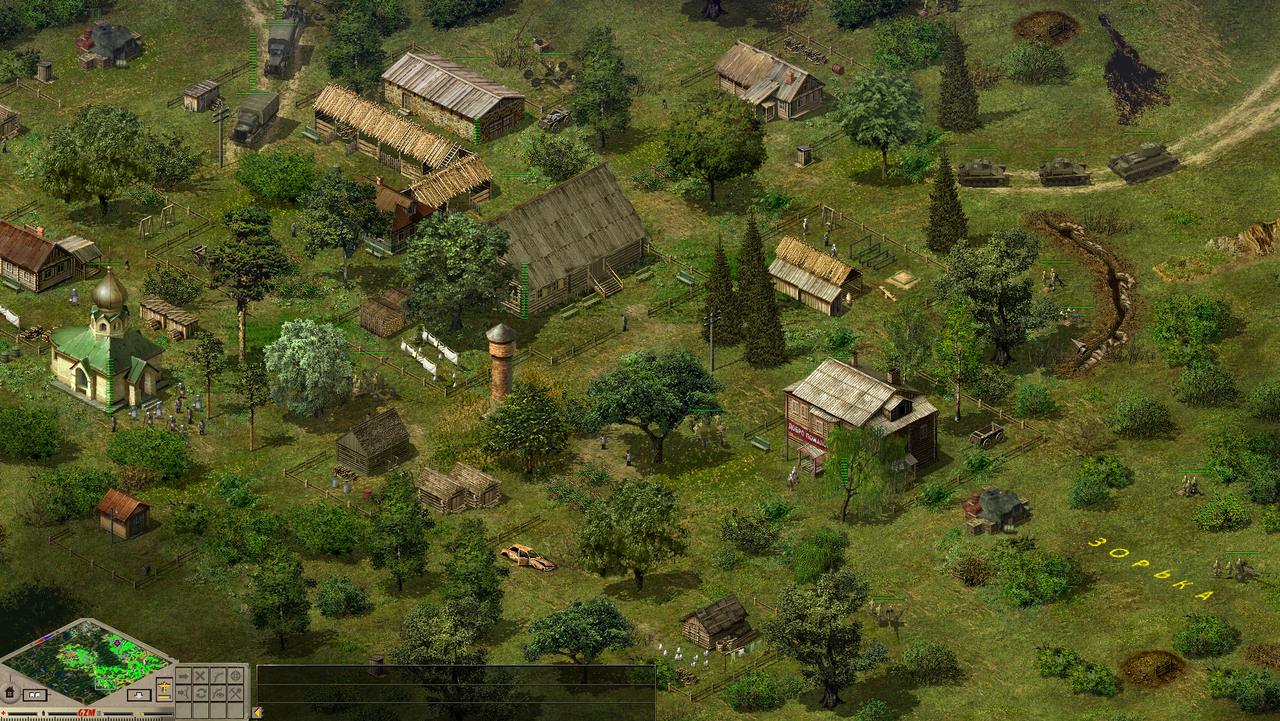
Task: Activate the circular arrows rotate command
Action: point(200,693)
